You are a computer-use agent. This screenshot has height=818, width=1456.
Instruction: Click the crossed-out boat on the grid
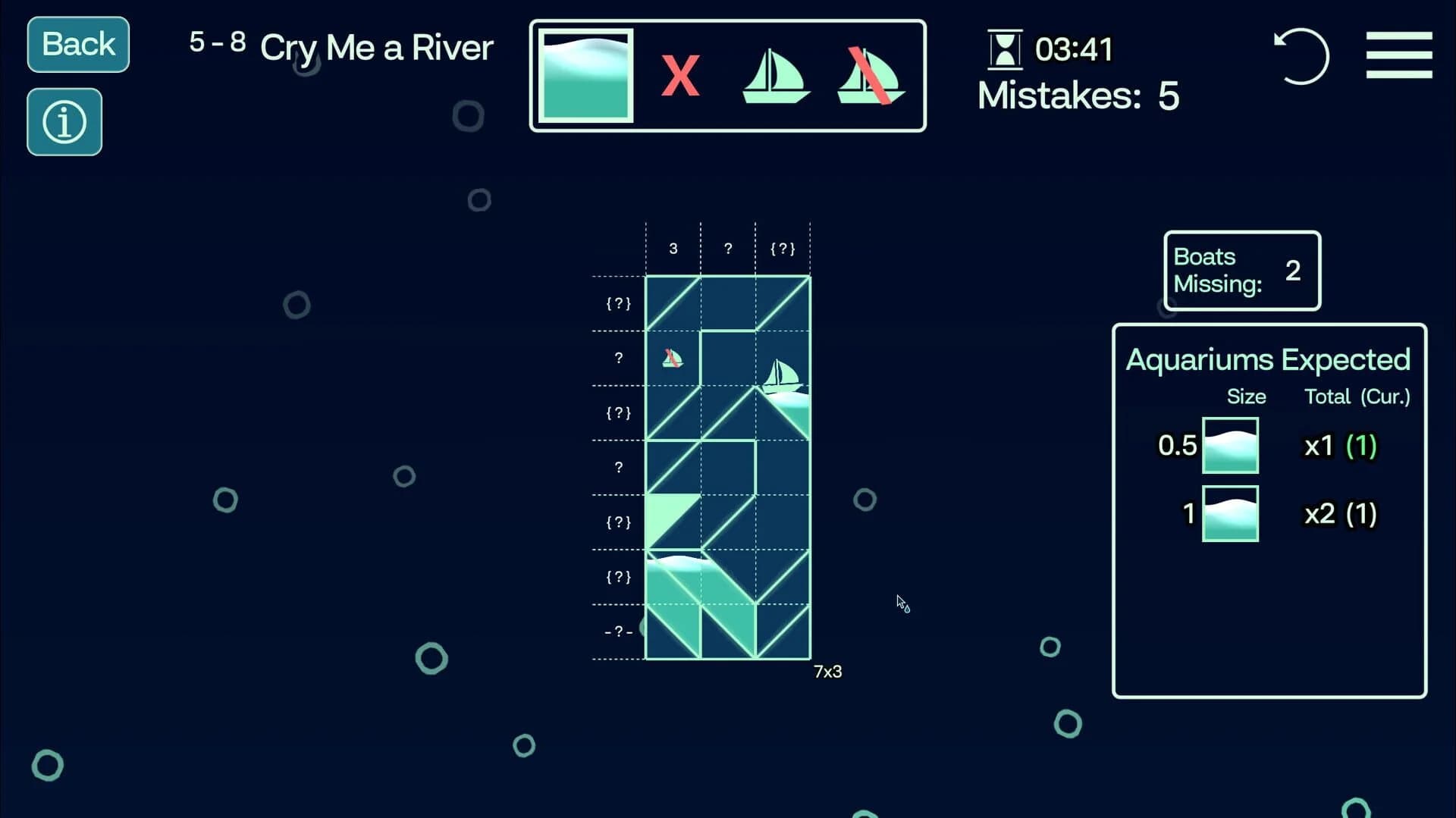pyautogui.click(x=672, y=358)
